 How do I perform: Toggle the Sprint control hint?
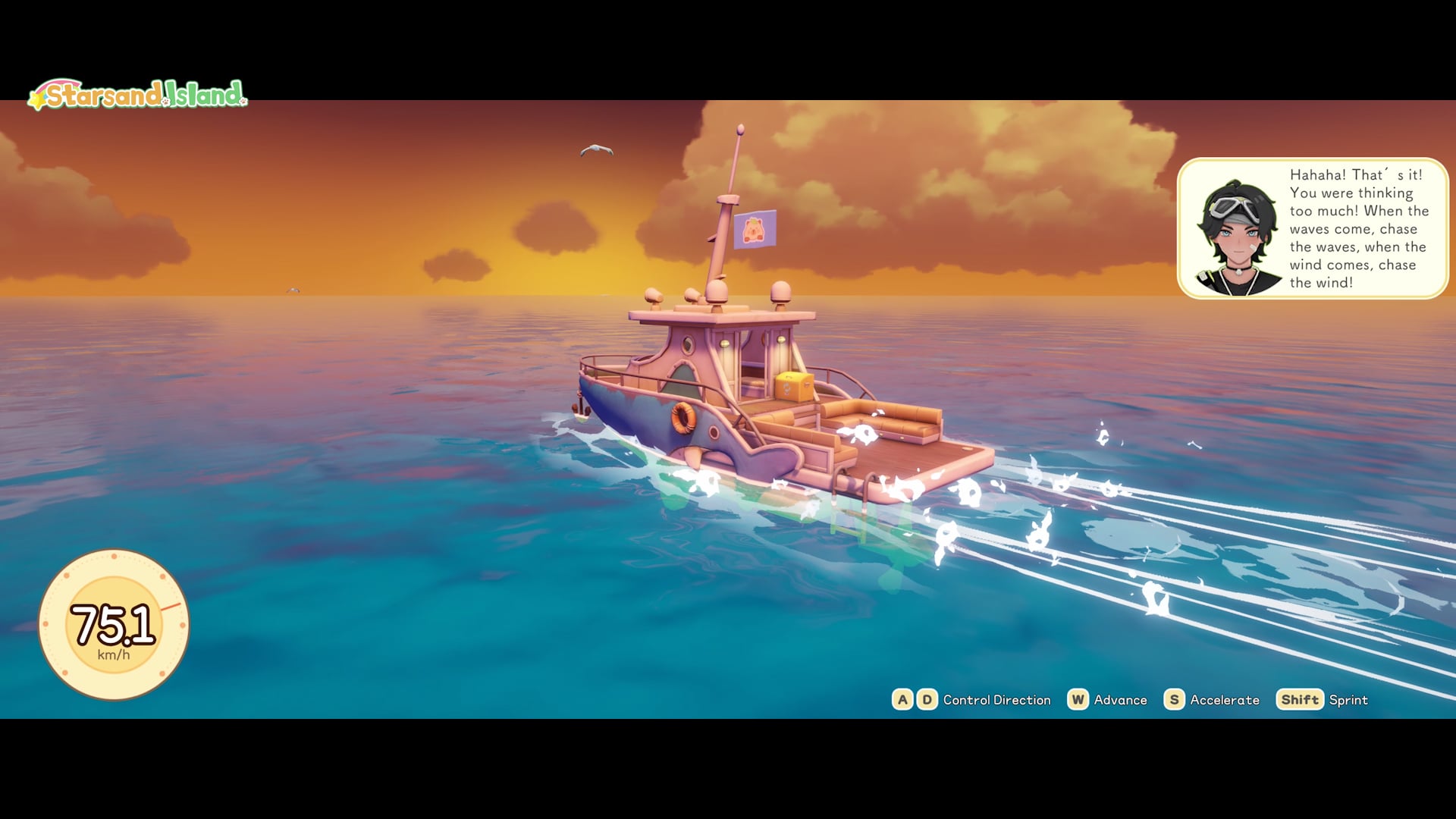1350,700
